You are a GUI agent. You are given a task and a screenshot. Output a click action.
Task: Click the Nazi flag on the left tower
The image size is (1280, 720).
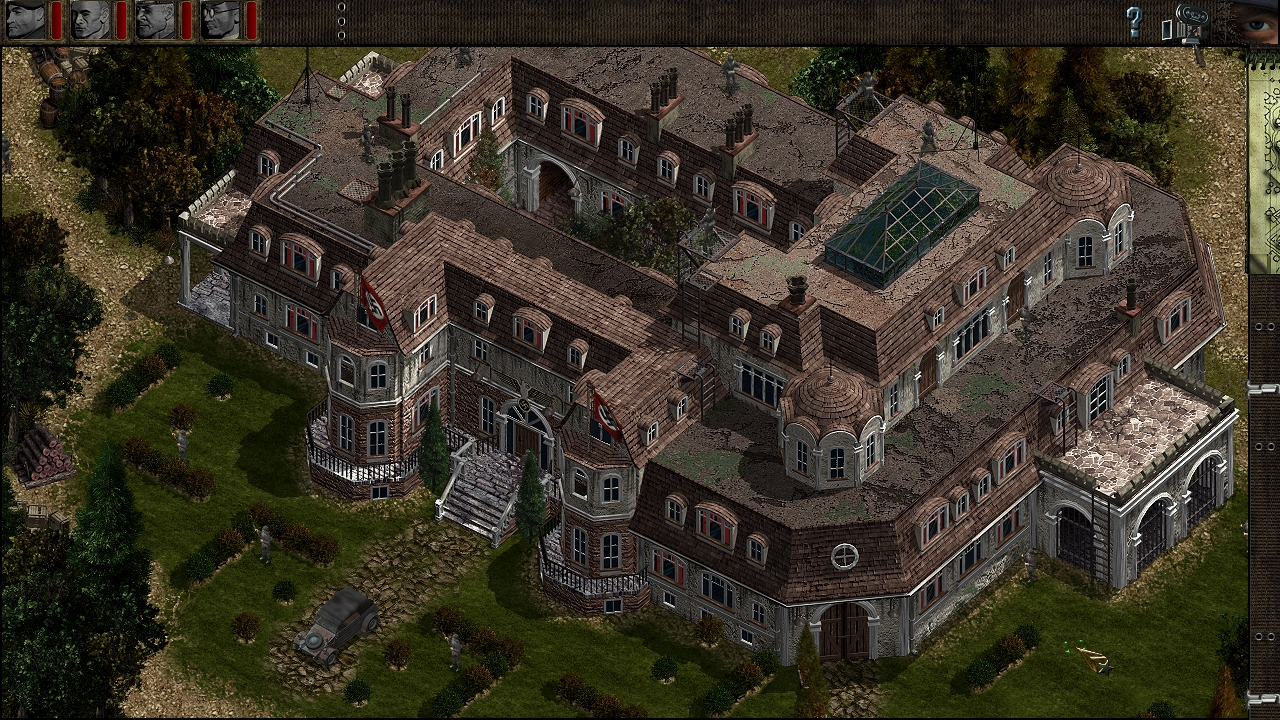[373, 305]
